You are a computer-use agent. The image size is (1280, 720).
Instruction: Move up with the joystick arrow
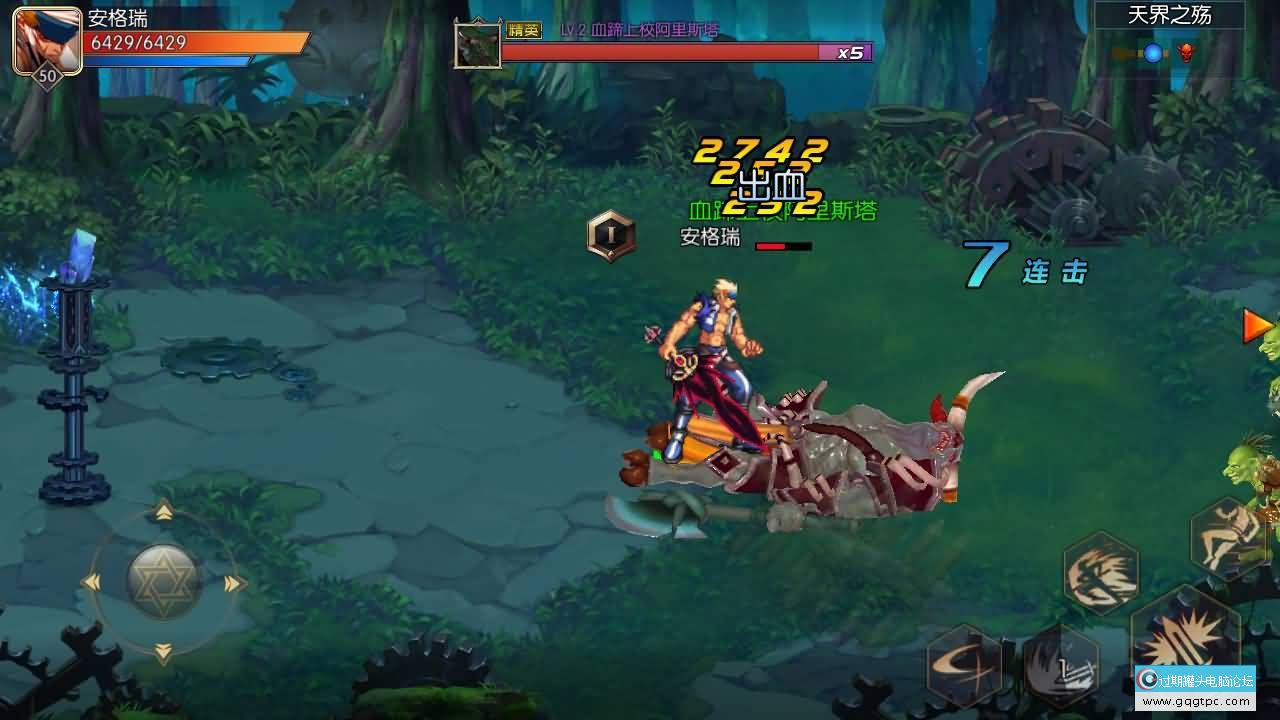tap(164, 512)
